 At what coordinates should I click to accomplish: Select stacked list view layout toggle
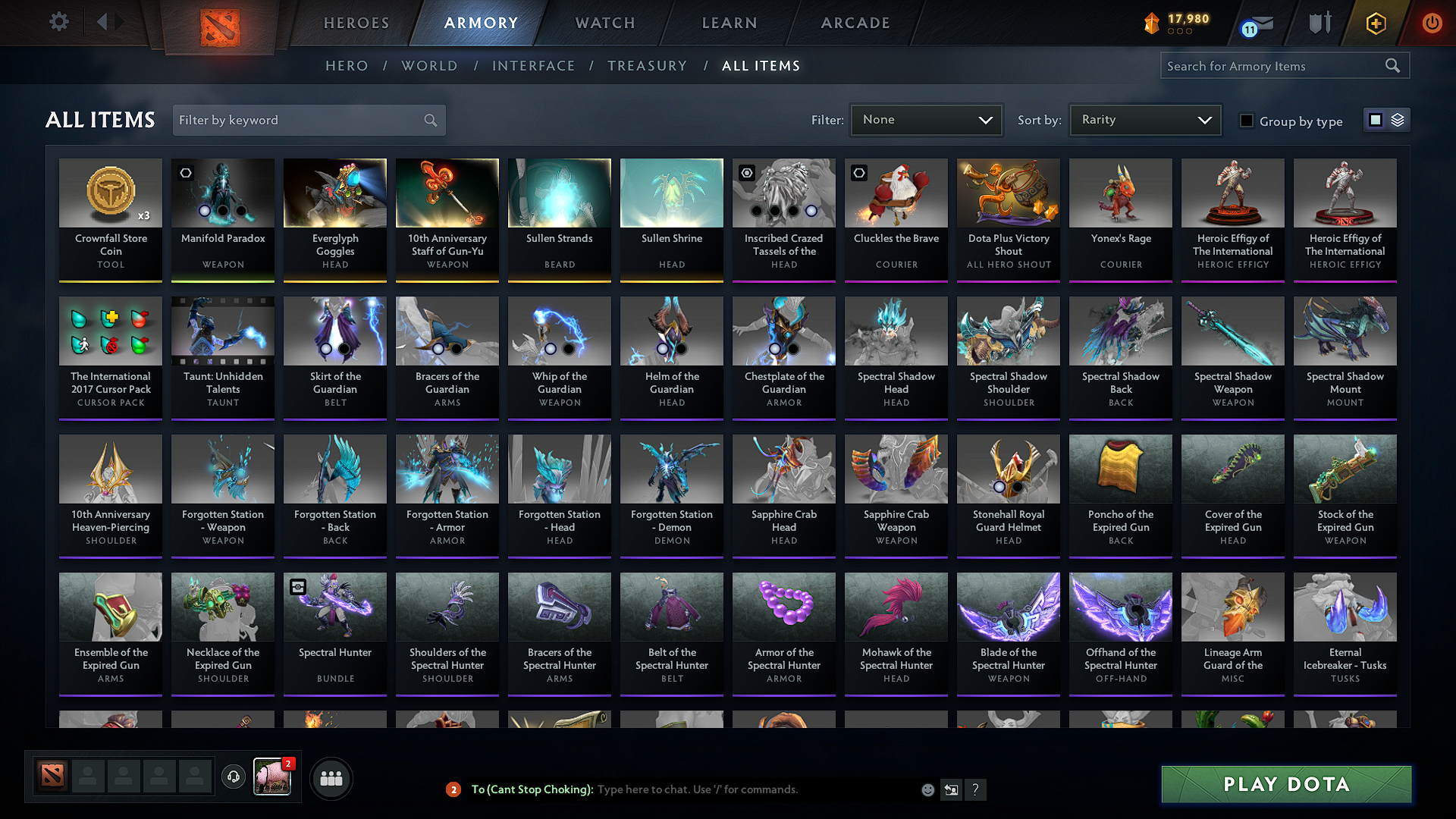click(x=1396, y=119)
